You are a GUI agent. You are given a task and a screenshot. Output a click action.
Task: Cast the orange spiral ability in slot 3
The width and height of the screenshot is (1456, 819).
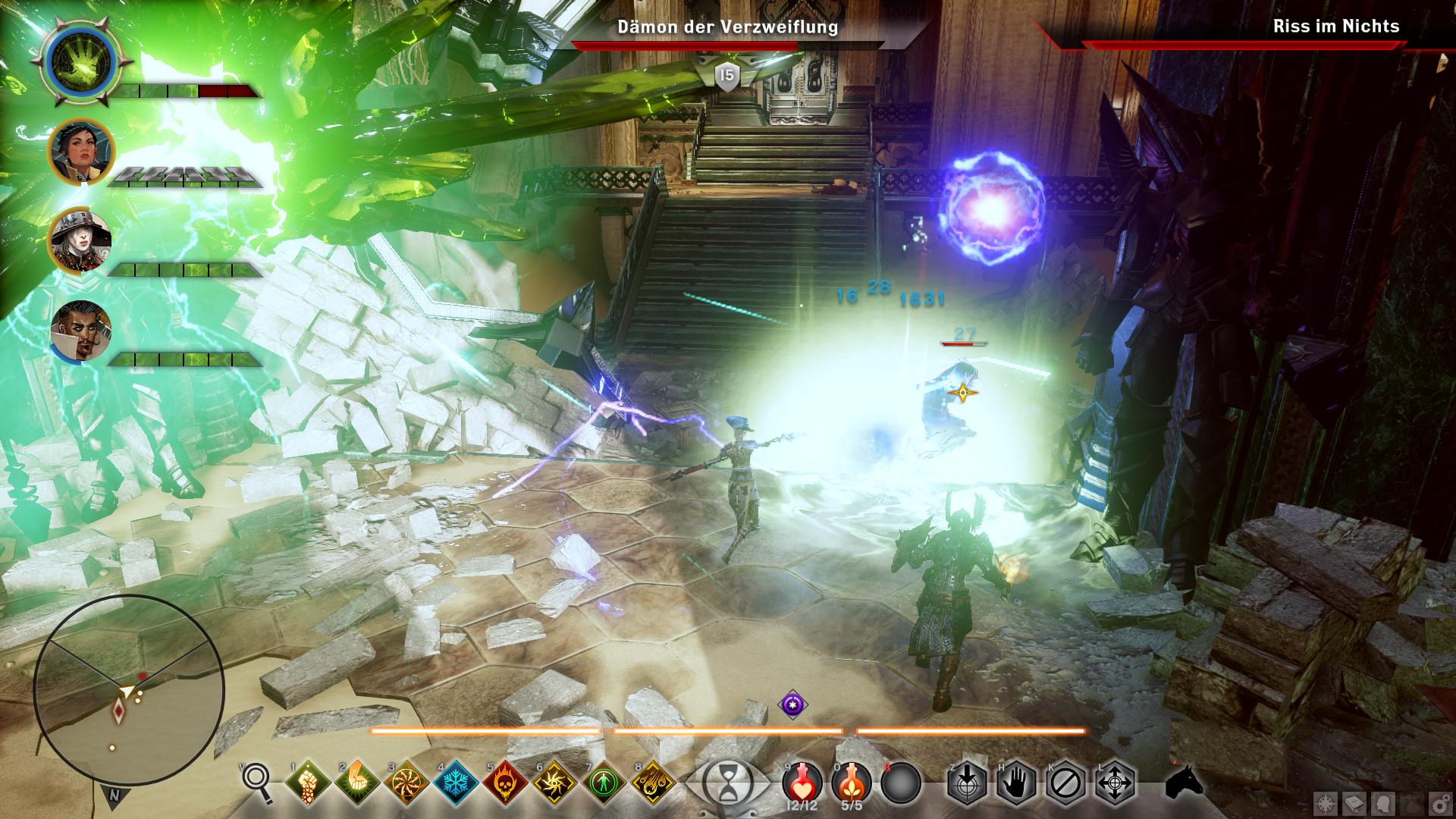coord(406,782)
